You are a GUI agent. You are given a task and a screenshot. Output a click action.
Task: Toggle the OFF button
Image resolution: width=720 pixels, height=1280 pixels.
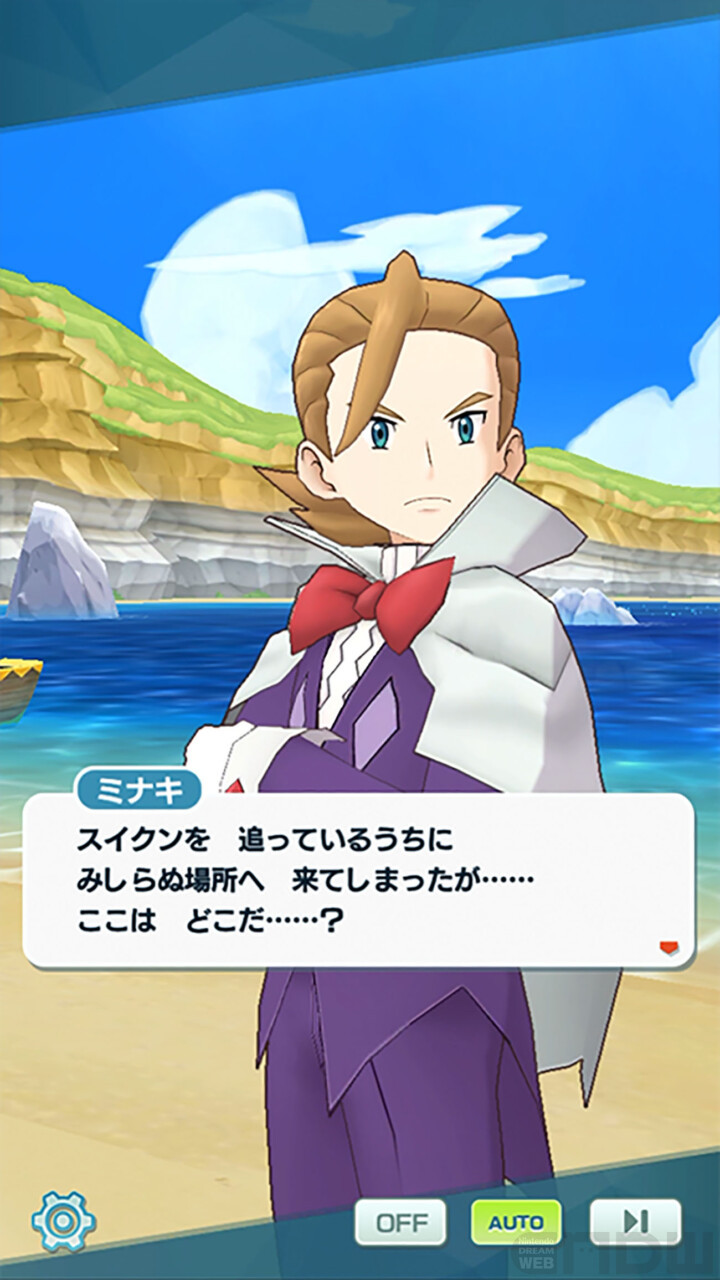point(401,1222)
